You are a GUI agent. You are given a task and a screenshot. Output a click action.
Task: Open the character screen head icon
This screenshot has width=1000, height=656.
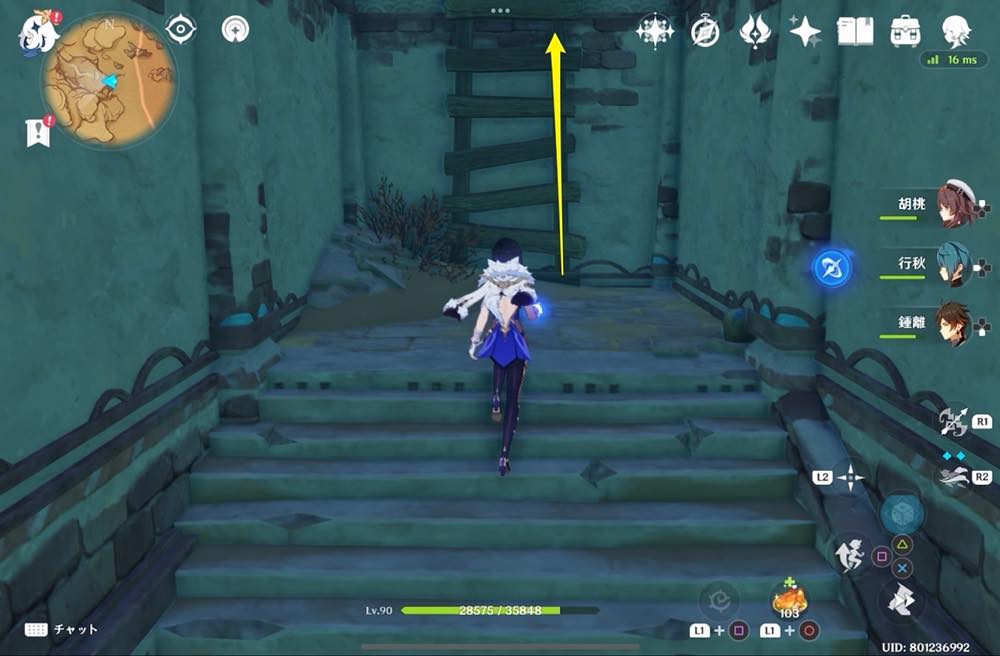pos(956,31)
